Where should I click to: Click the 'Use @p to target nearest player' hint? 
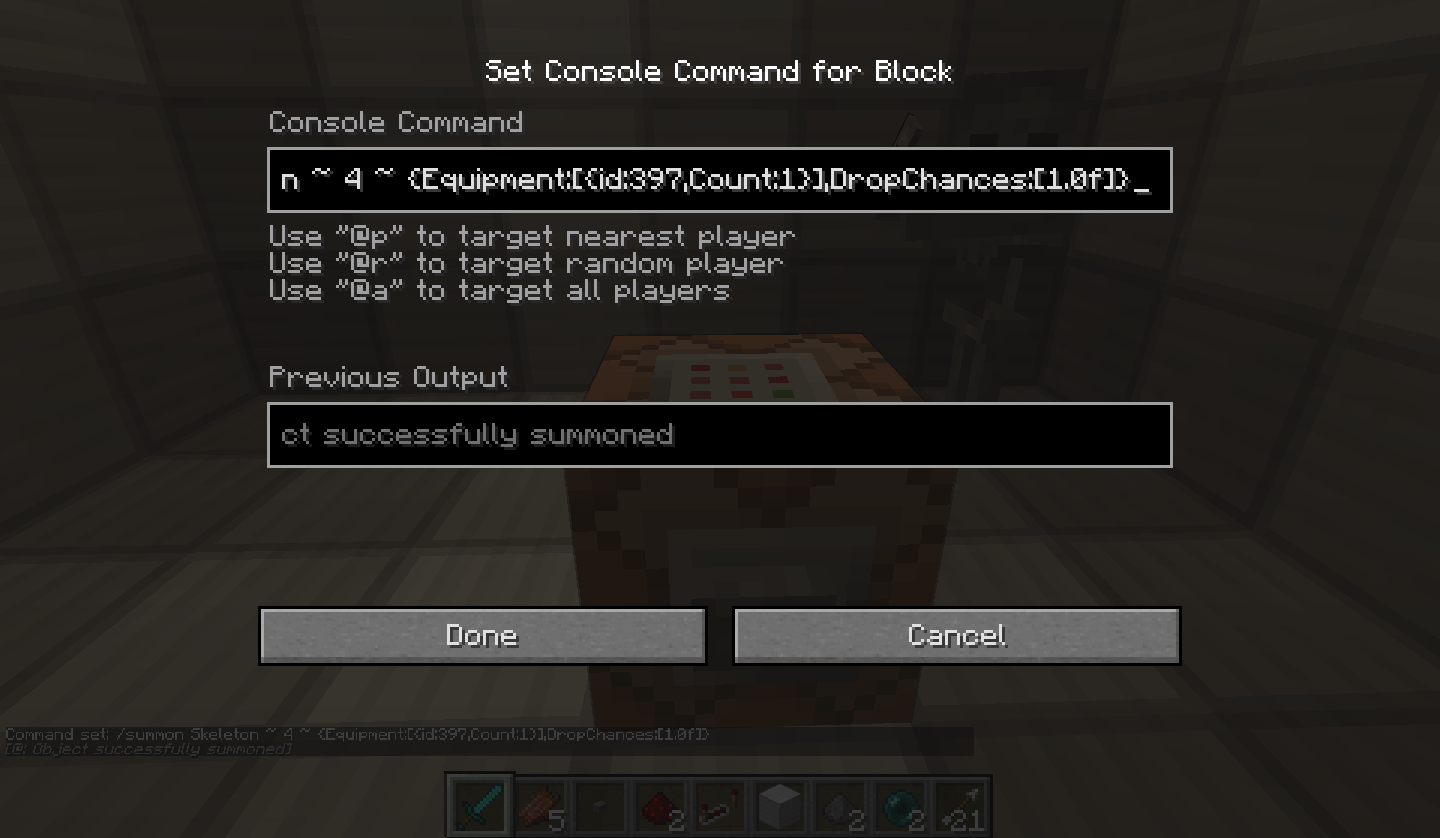tap(530, 236)
